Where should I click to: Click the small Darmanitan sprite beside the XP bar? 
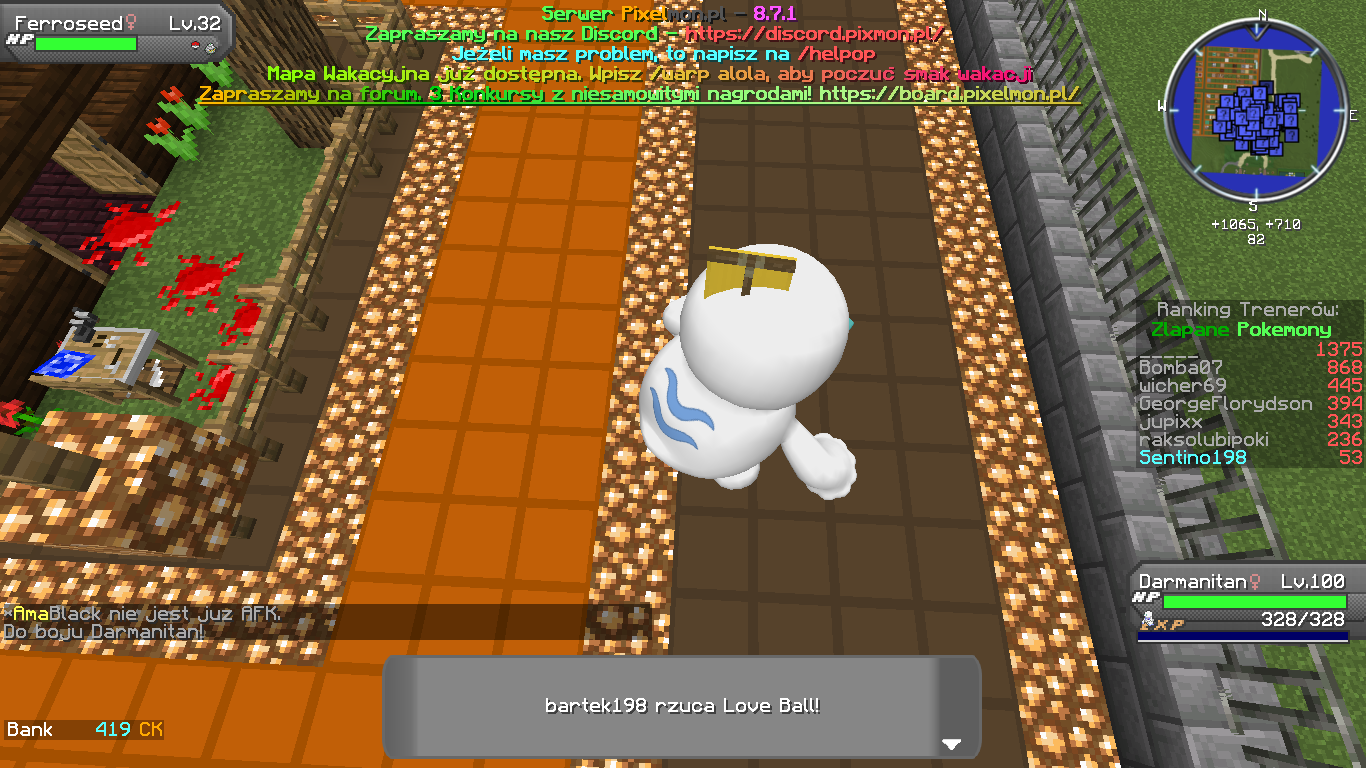pos(1147,618)
